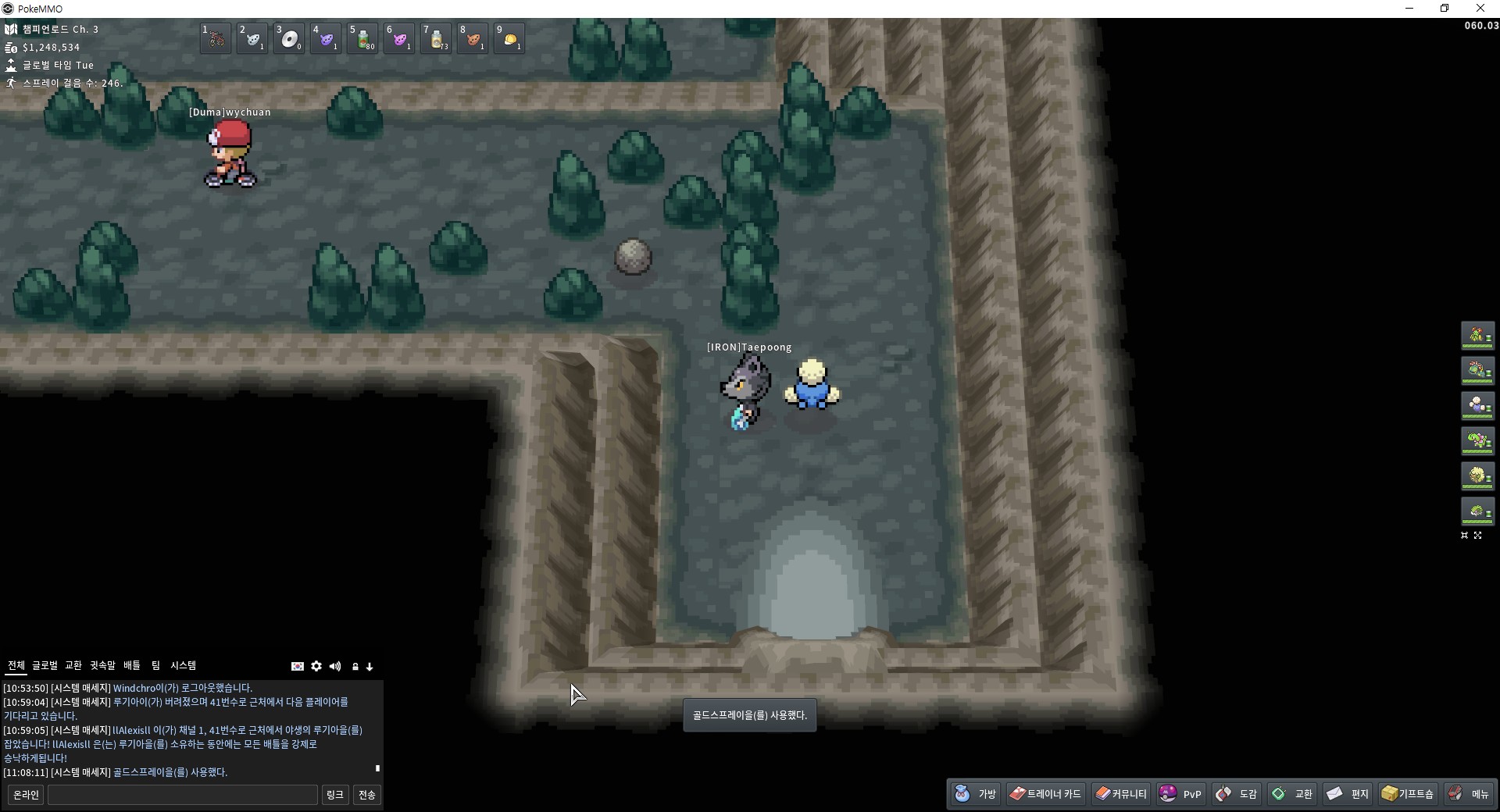Open the 가방 bag menu
This screenshot has width=1500, height=812.
(976, 794)
